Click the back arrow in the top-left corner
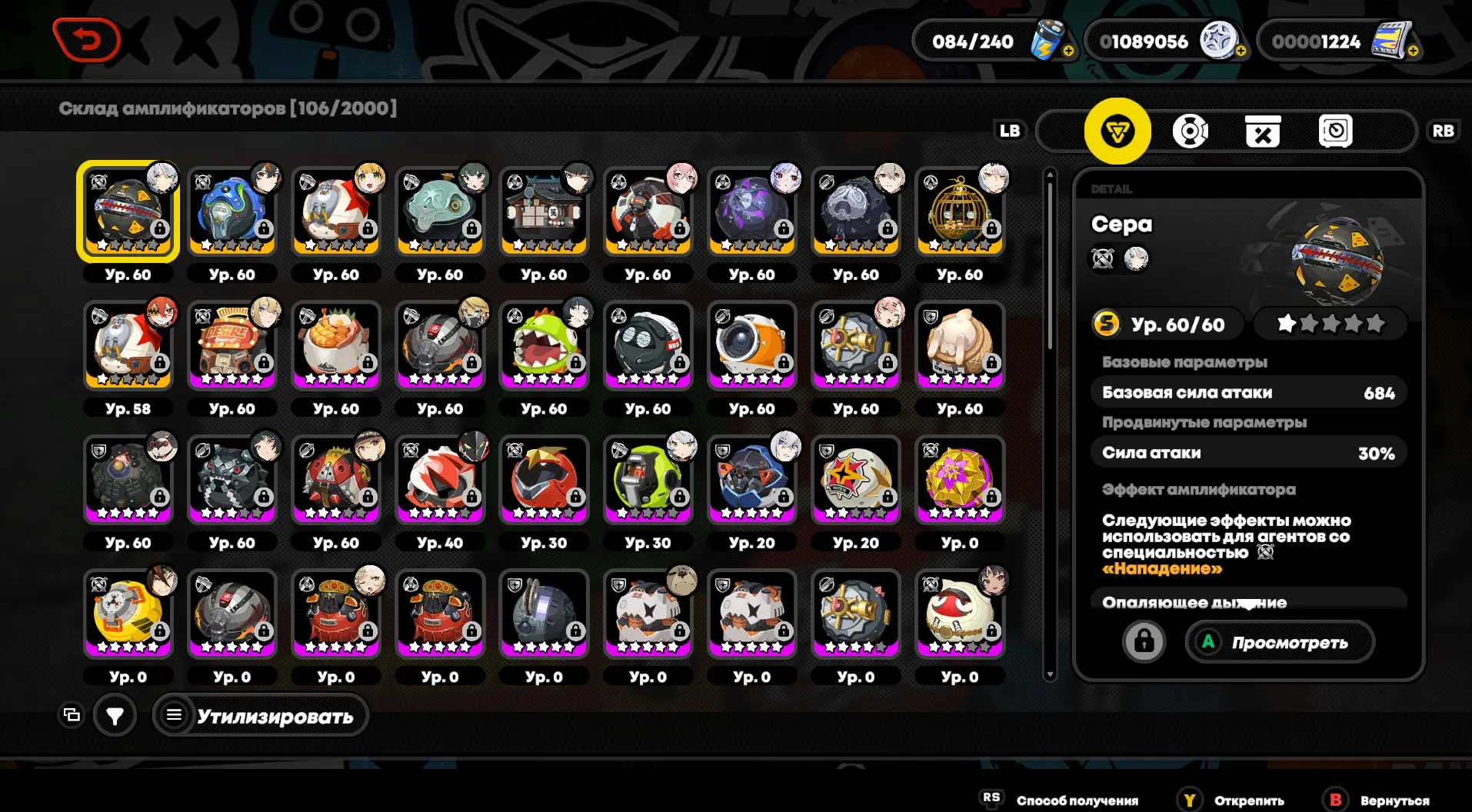The width and height of the screenshot is (1472, 812). point(87,40)
